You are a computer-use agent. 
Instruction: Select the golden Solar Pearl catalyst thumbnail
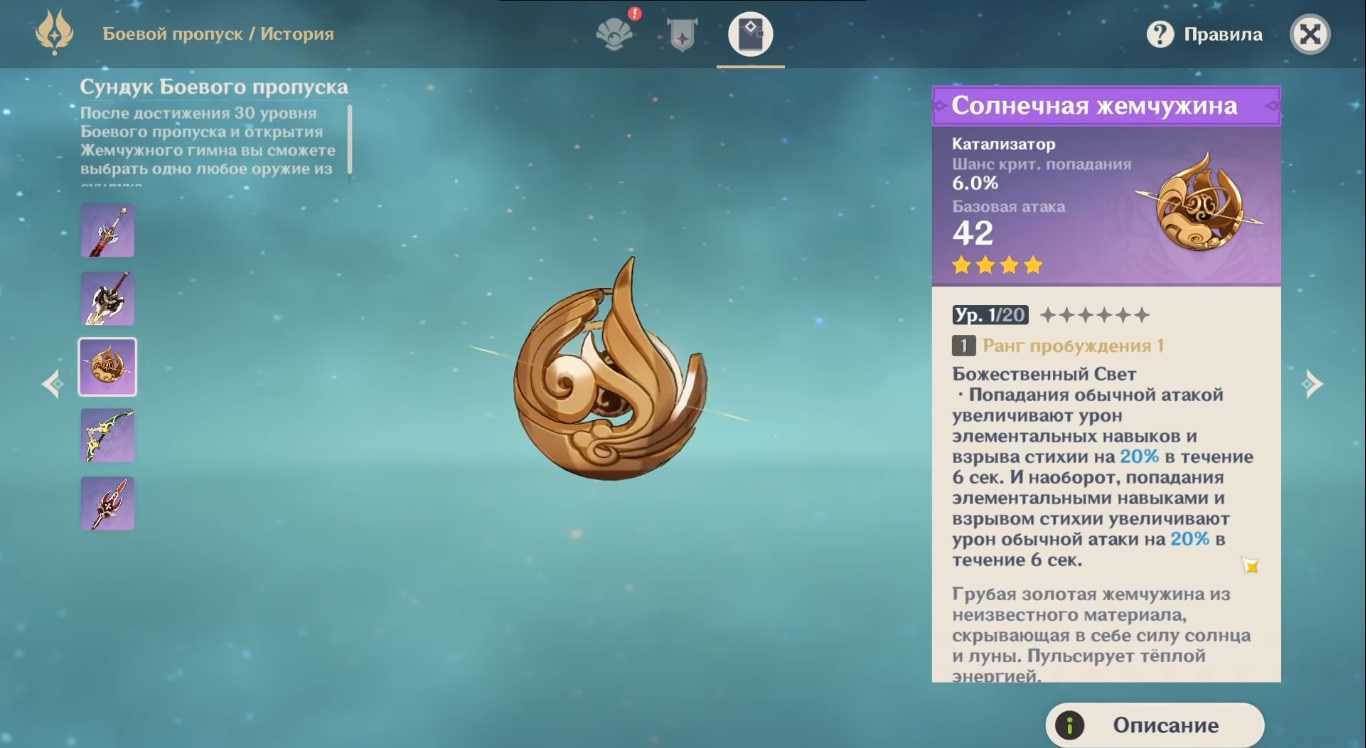108,367
